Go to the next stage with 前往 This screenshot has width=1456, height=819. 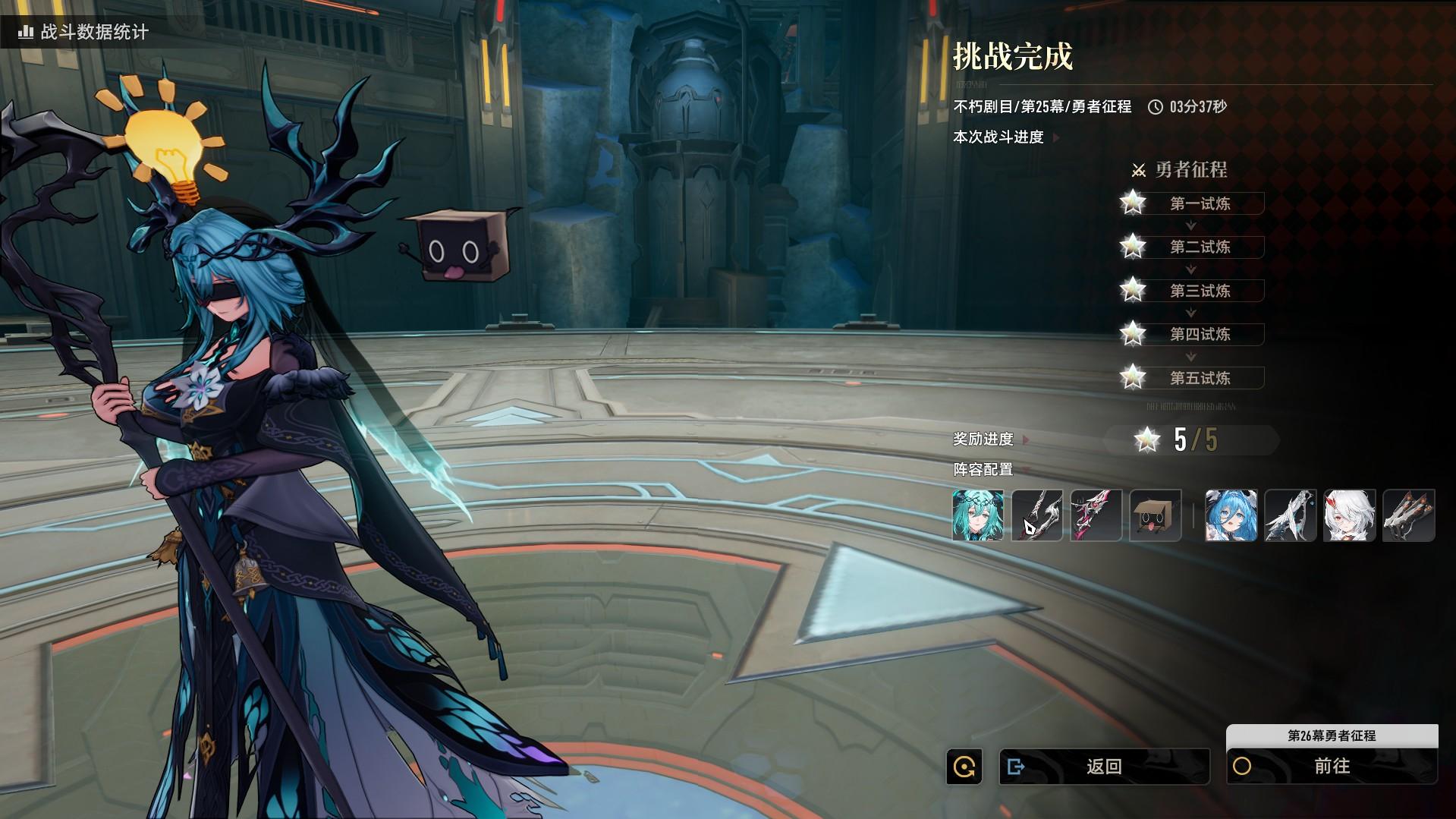tap(1332, 767)
